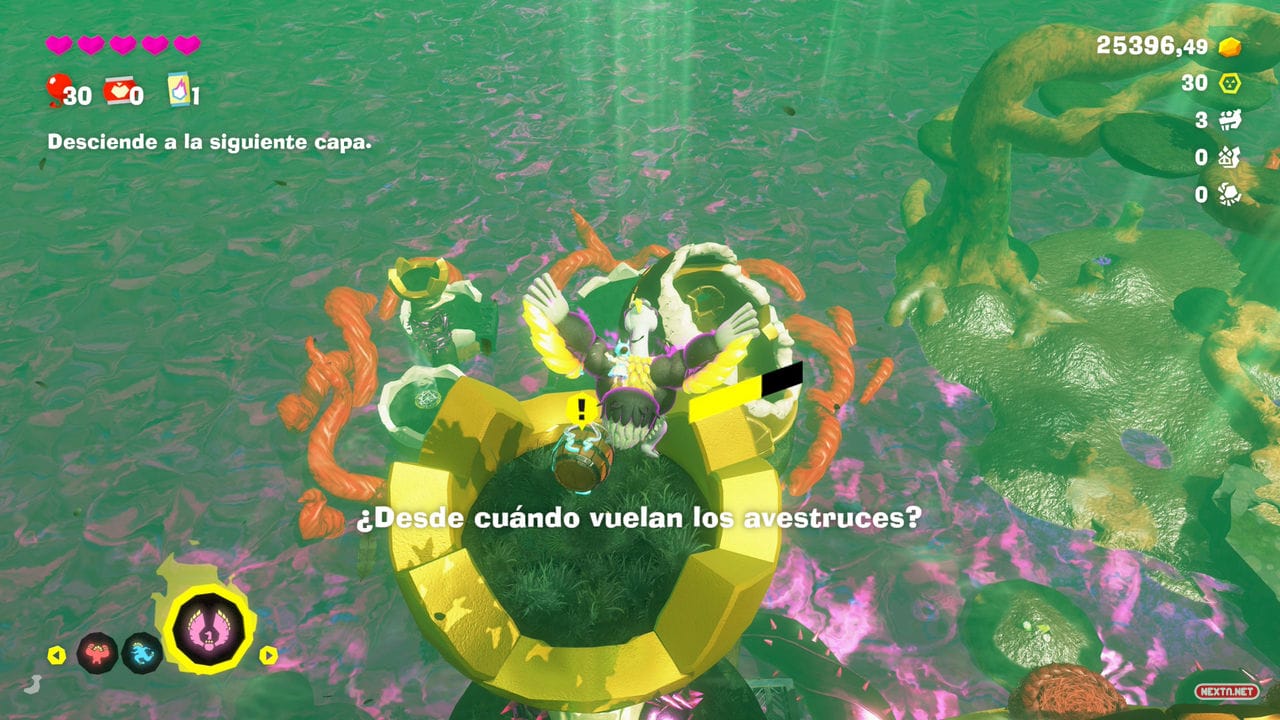Click the bottom creature counter icon
The height and width of the screenshot is (720, 1280).
coord(1229,192)
